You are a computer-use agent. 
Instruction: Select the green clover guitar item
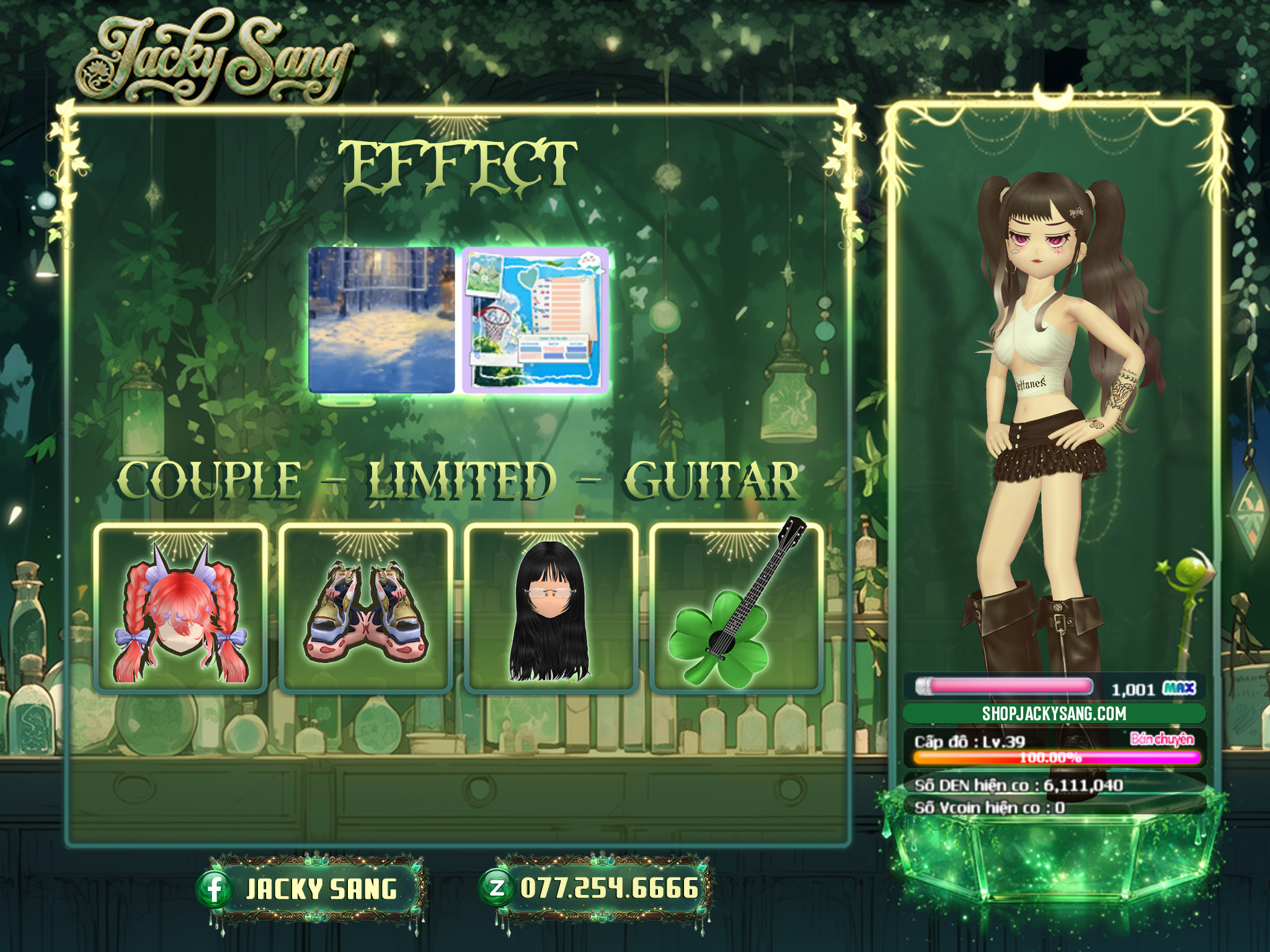(x=736, y=609)
